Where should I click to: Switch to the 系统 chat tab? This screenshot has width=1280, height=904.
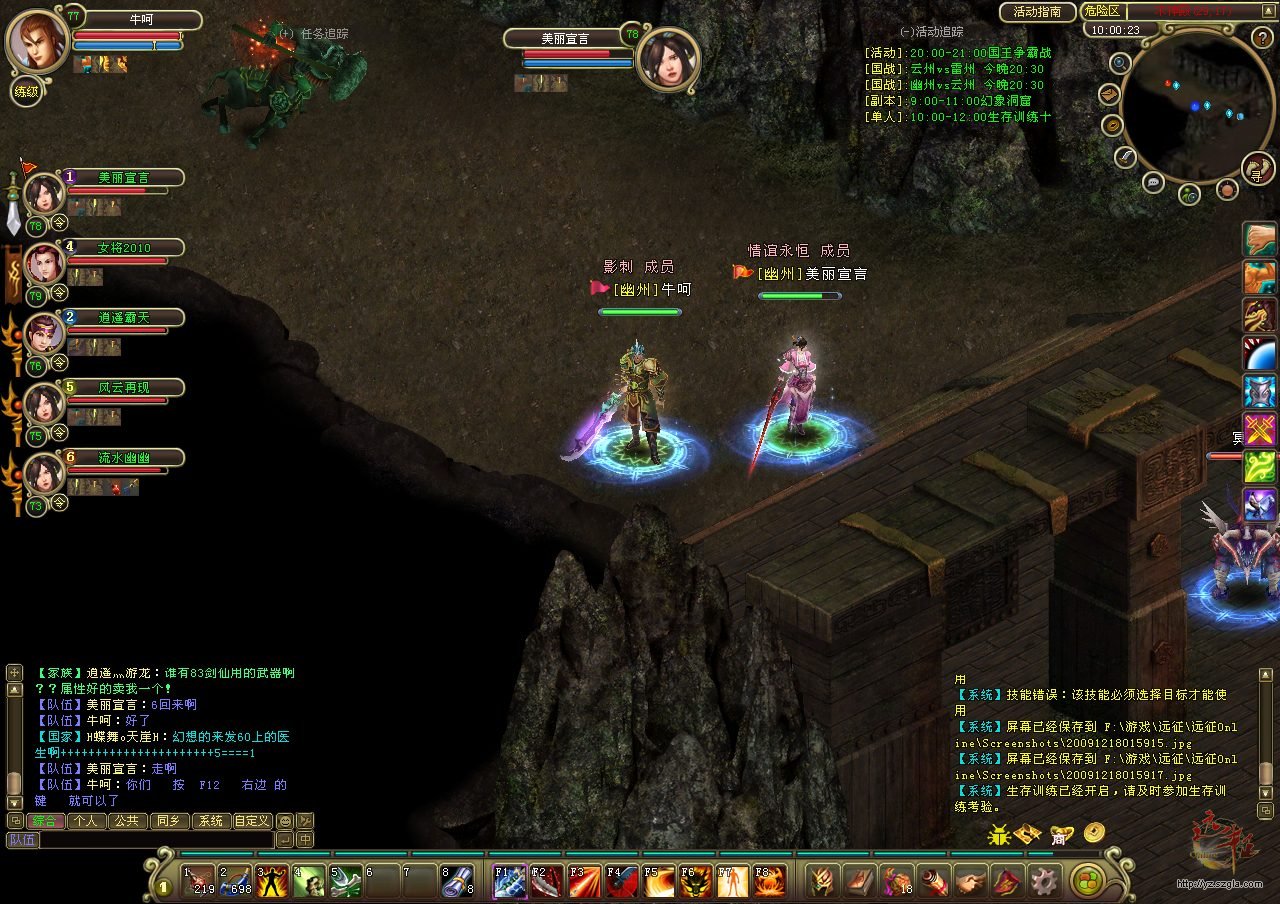point(210,821)
